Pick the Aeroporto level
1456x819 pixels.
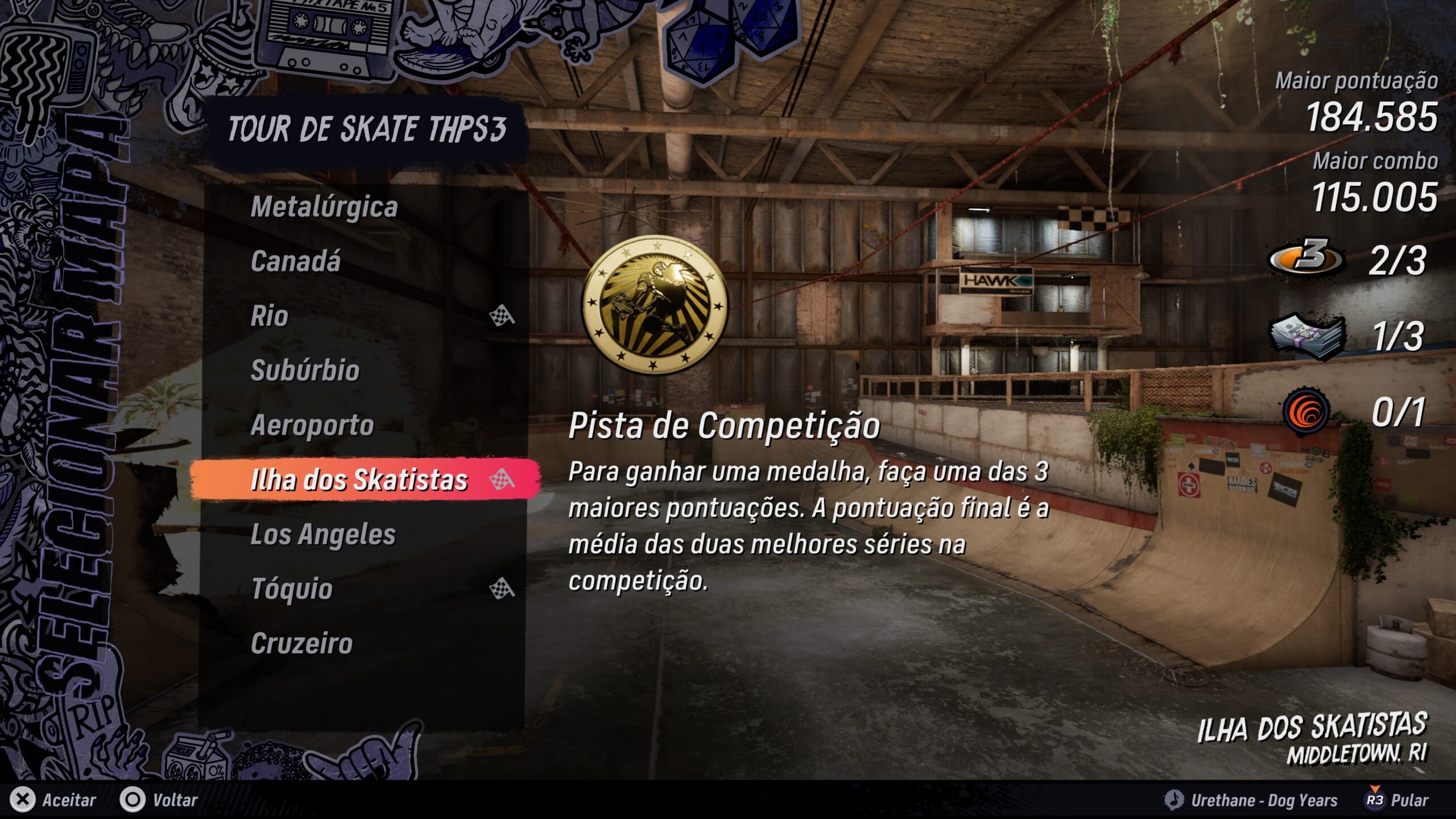pos(312,425)
